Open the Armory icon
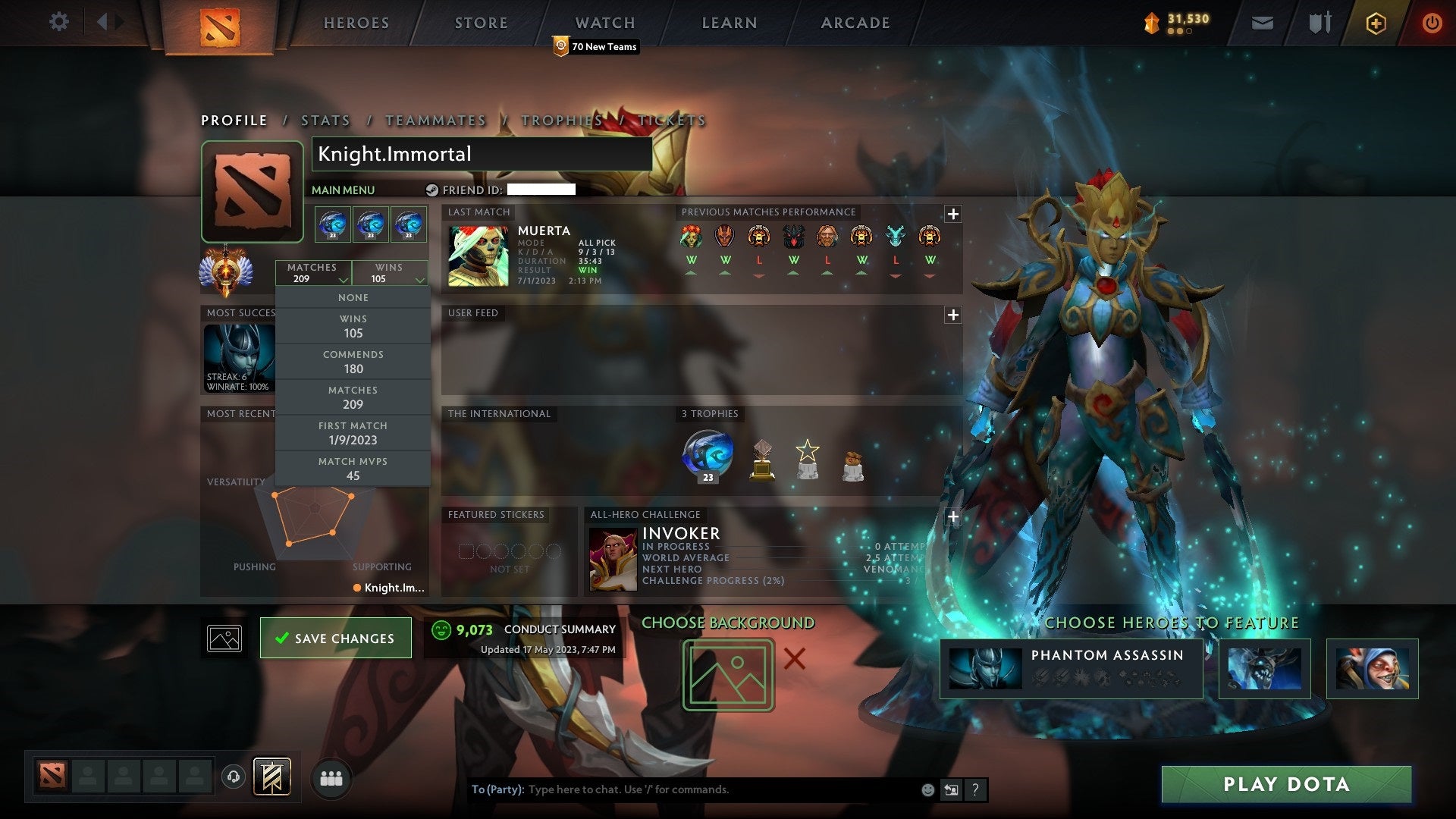Screen dimensions: 1456x819 pyautogui.click(x=1319, y=23)
